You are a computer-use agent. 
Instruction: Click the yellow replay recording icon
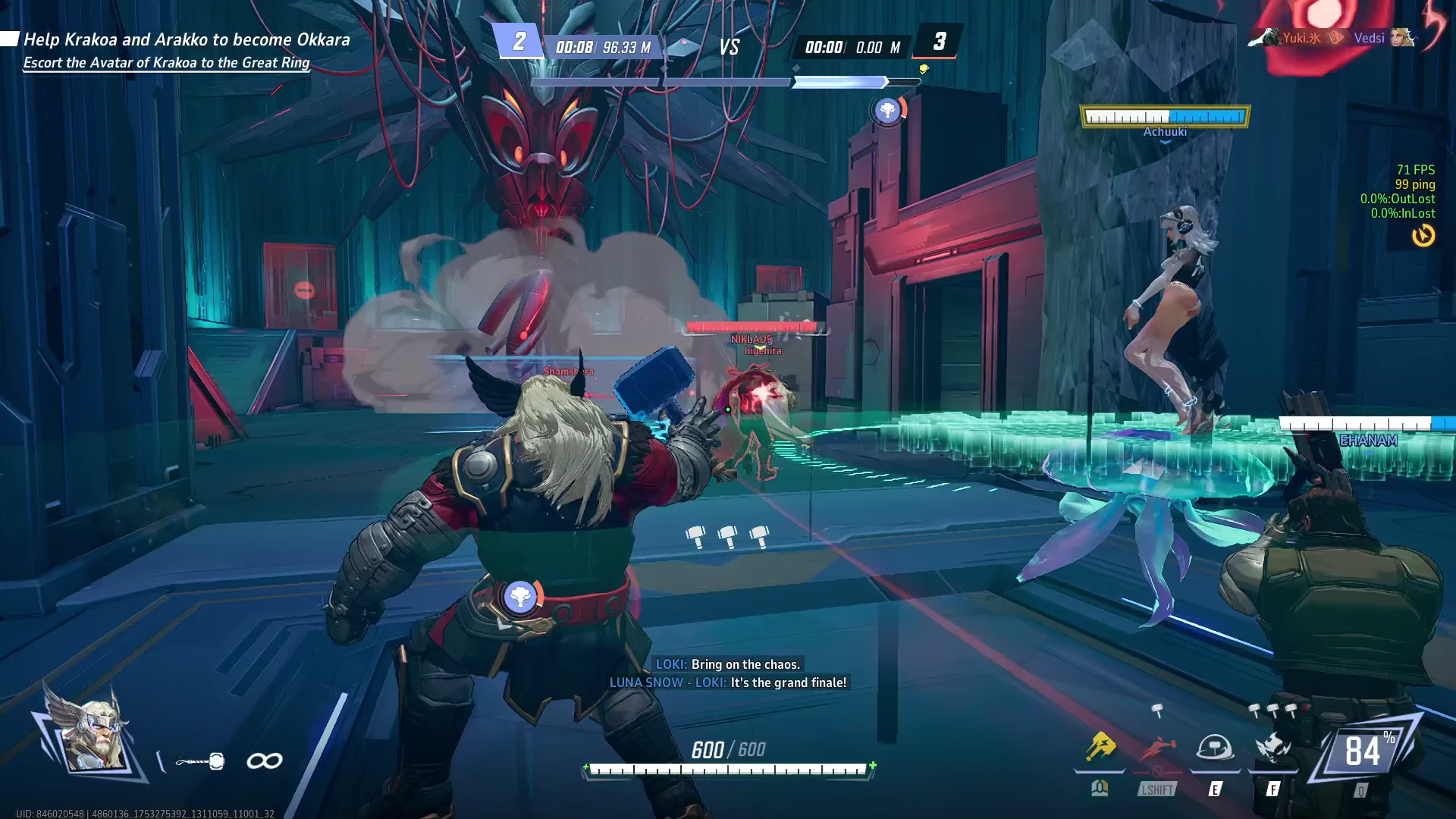coord(1423,236)
